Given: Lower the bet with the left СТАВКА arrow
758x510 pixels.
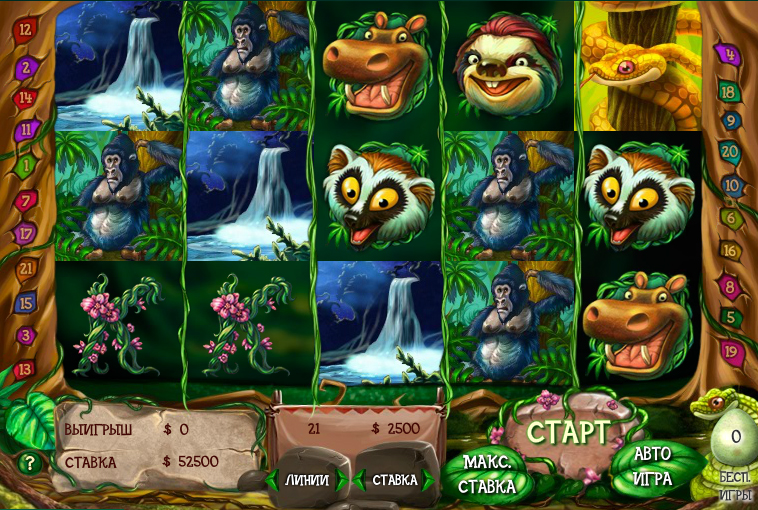Looking at the screenshot, I should (361, 480).
